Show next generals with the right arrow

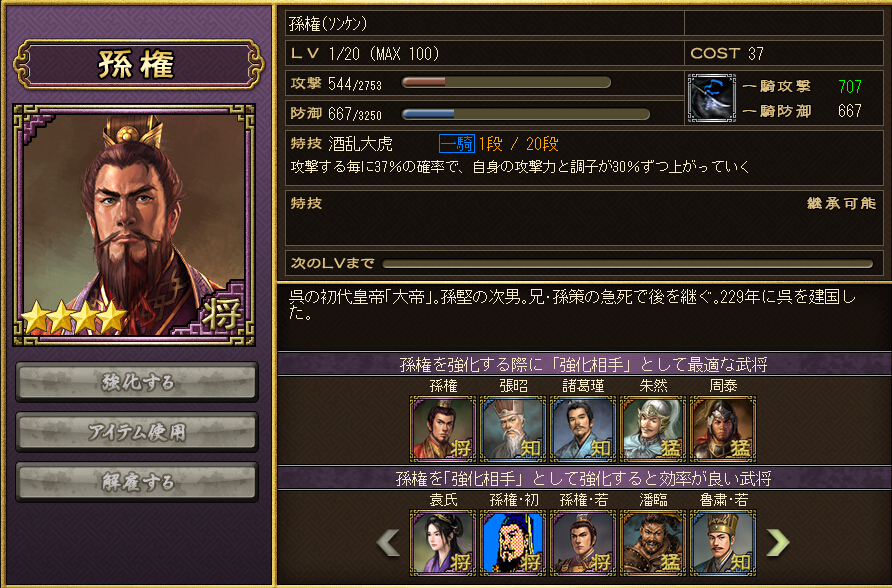coord(777,542)
